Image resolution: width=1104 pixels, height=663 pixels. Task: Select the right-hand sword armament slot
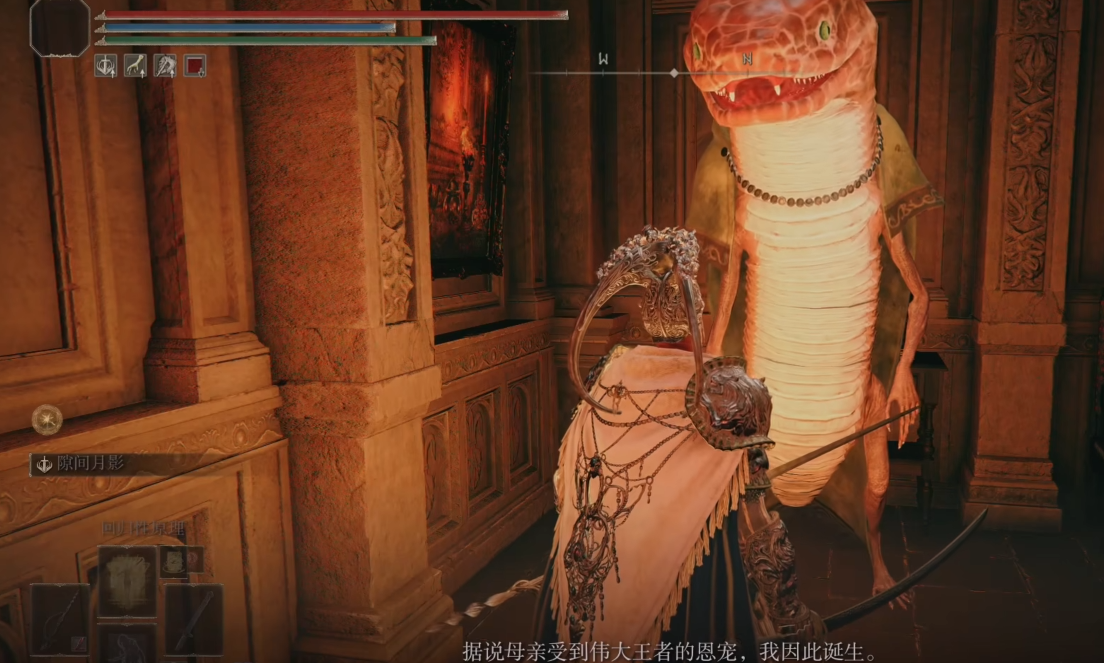pyautogui.click(x=193, y=619)
